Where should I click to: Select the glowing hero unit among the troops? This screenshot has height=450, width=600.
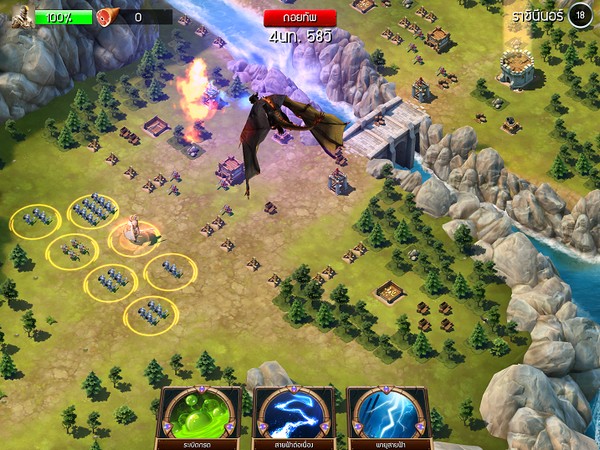(135, 232)
